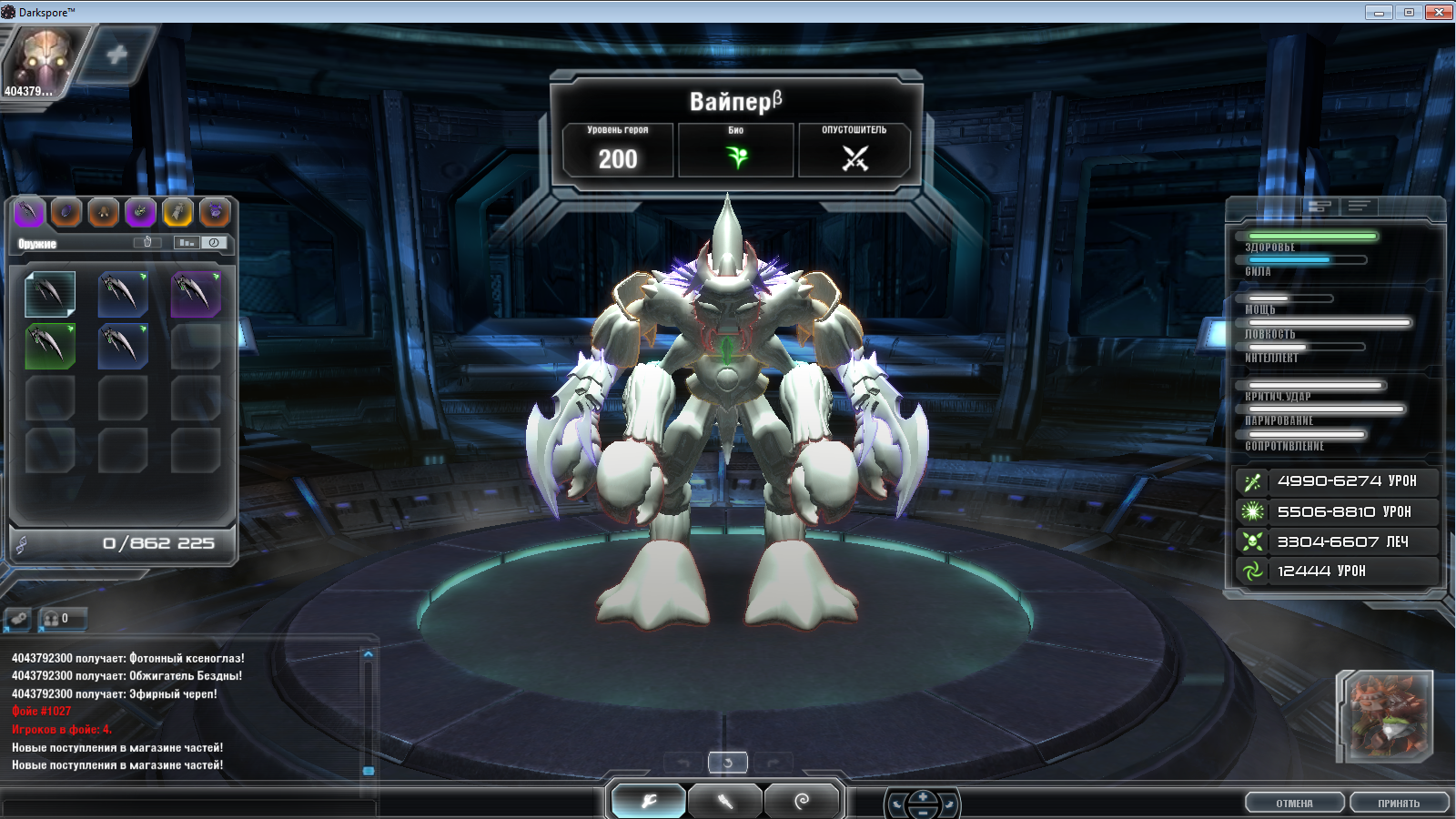Image resolution: width=1456 pixels, height=819 pixels.
Task: Open the paintbrush customization mode
Action: pos(725,800)
